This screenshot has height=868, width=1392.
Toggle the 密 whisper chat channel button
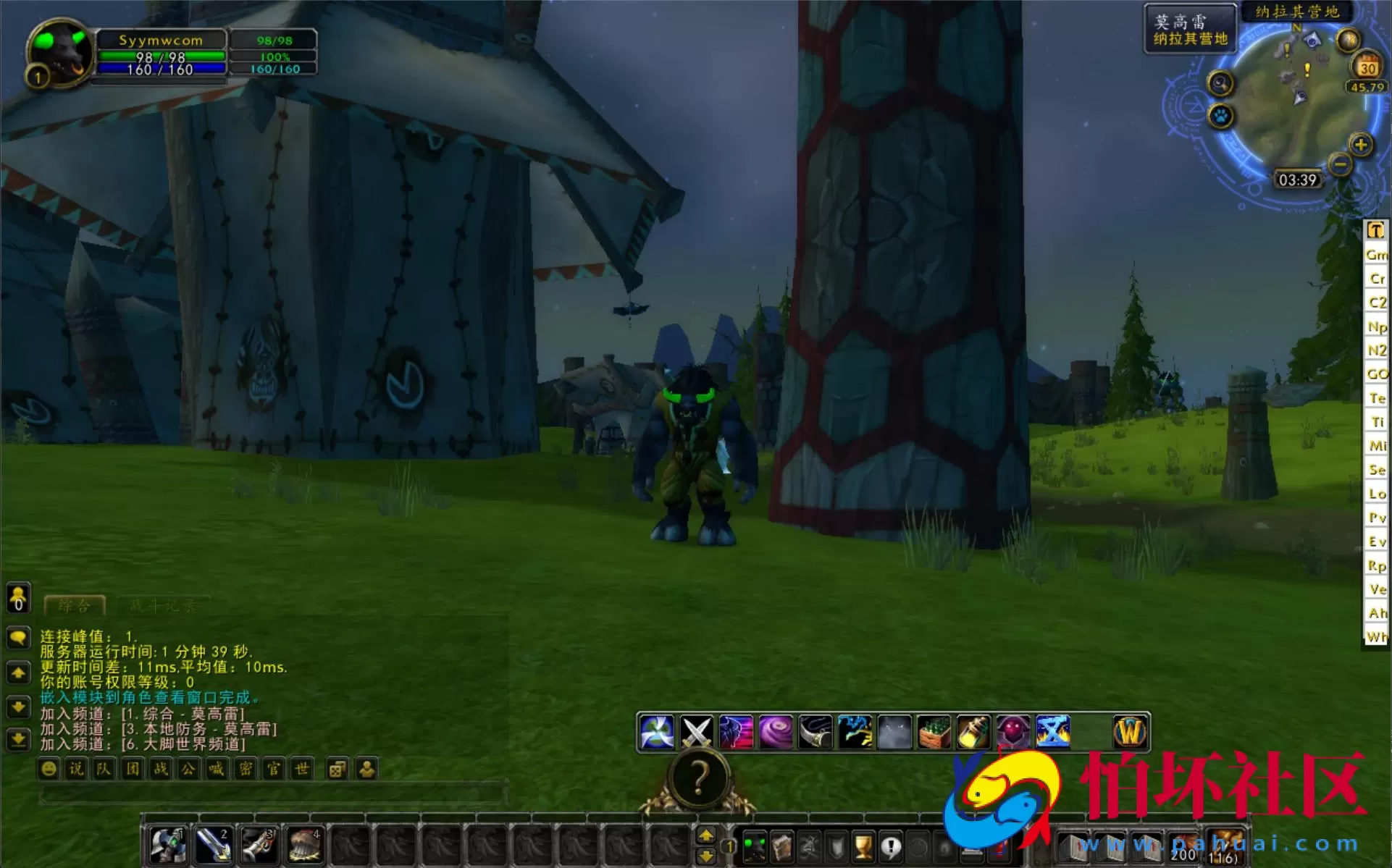coord(245,769)
